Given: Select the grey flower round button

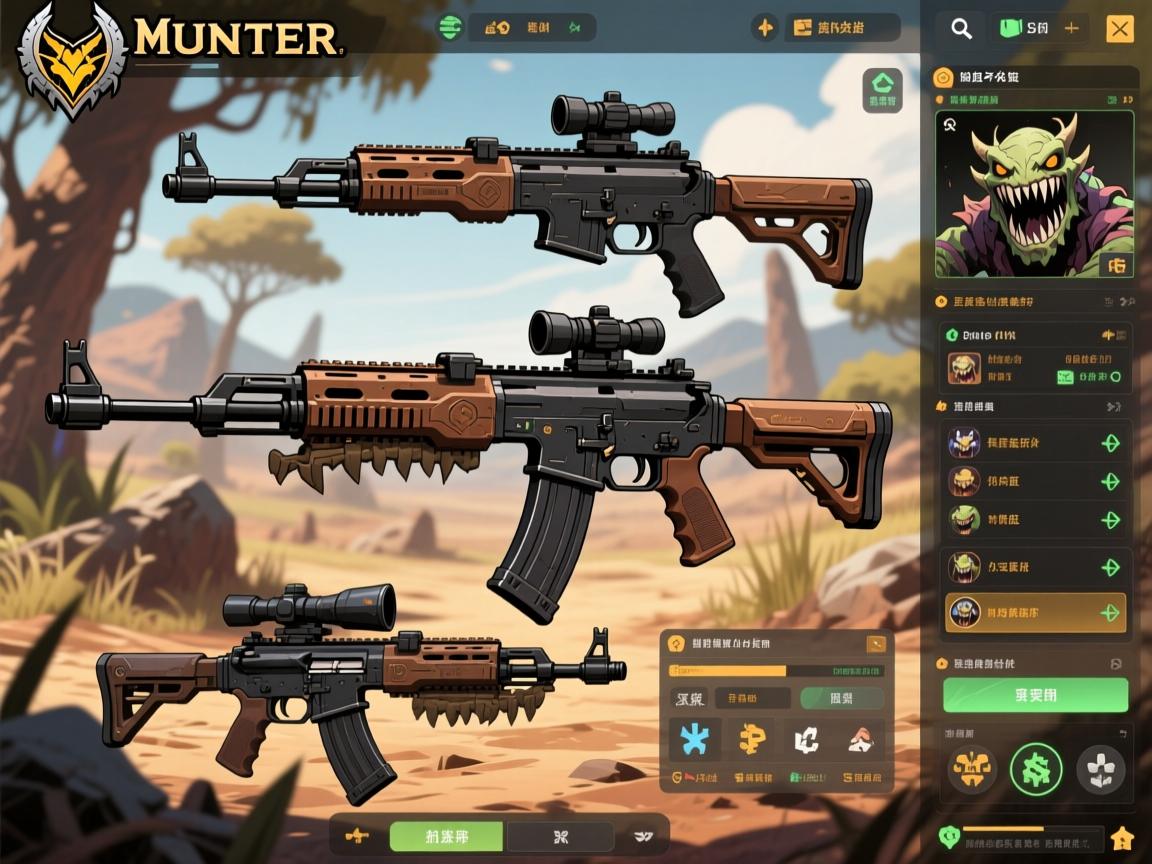Looking at the screenshot, I should [1100, 769].
